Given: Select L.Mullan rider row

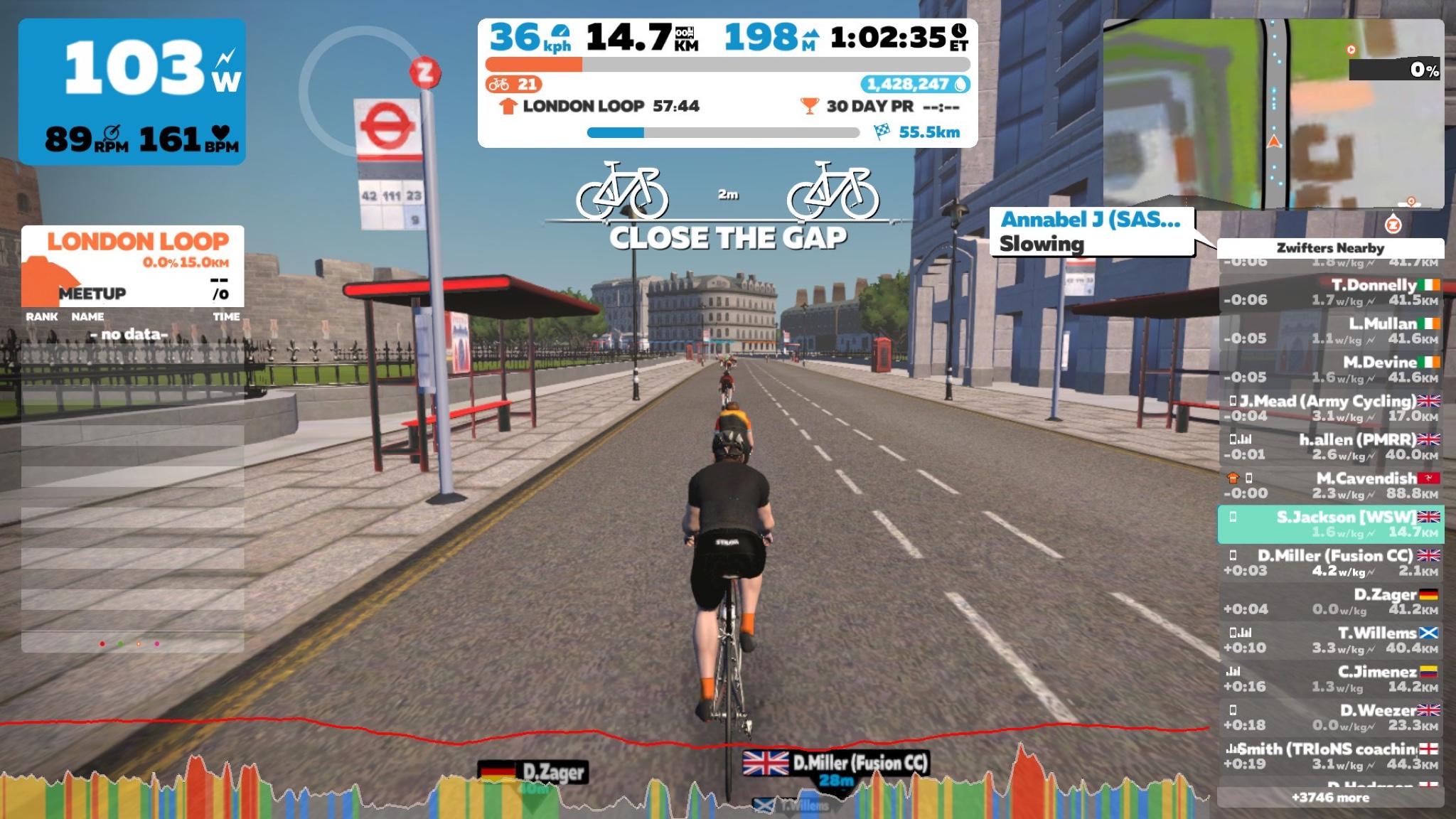Looking at the screenshot, I should (x=1330, y=331).
